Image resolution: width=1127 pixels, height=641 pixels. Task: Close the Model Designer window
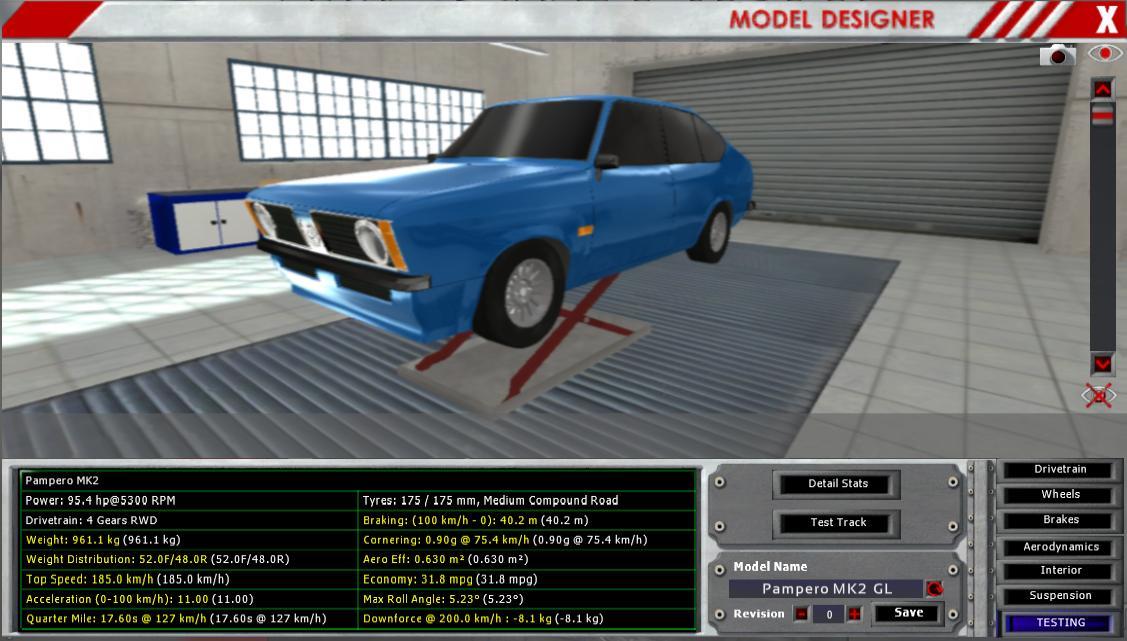[1106, 19]
